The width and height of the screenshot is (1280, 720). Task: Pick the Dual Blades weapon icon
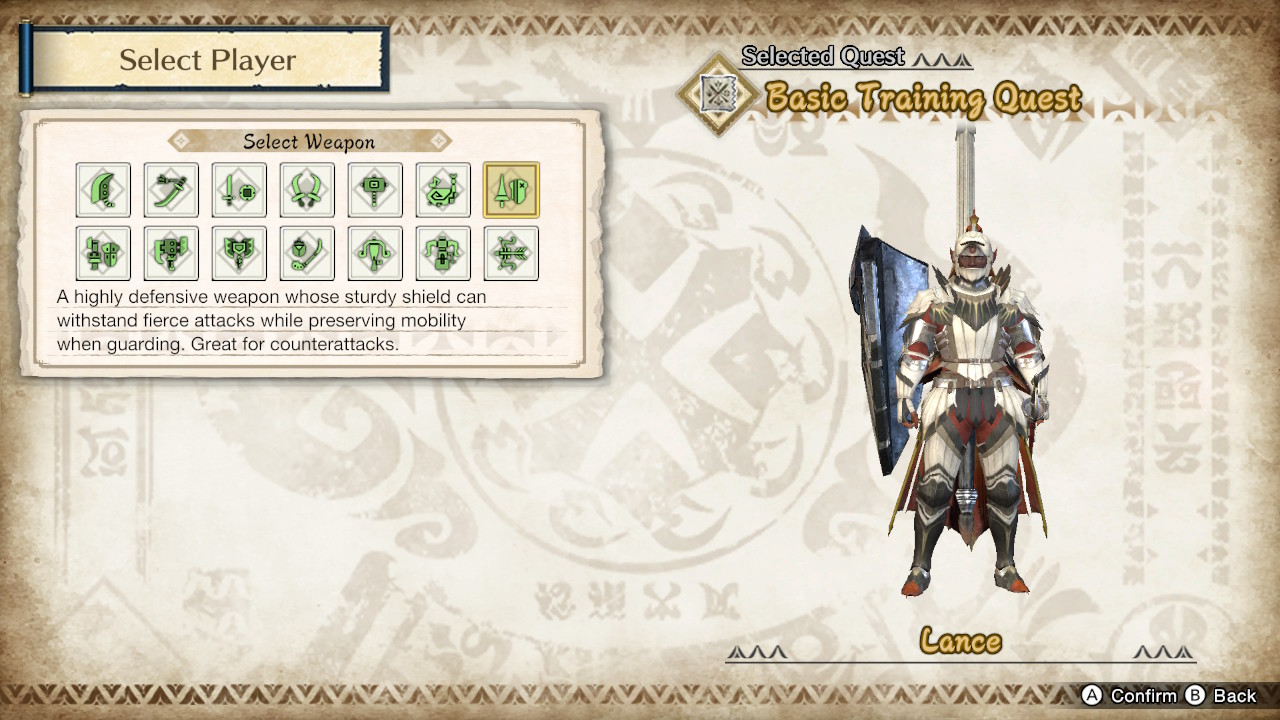point(307,190)
